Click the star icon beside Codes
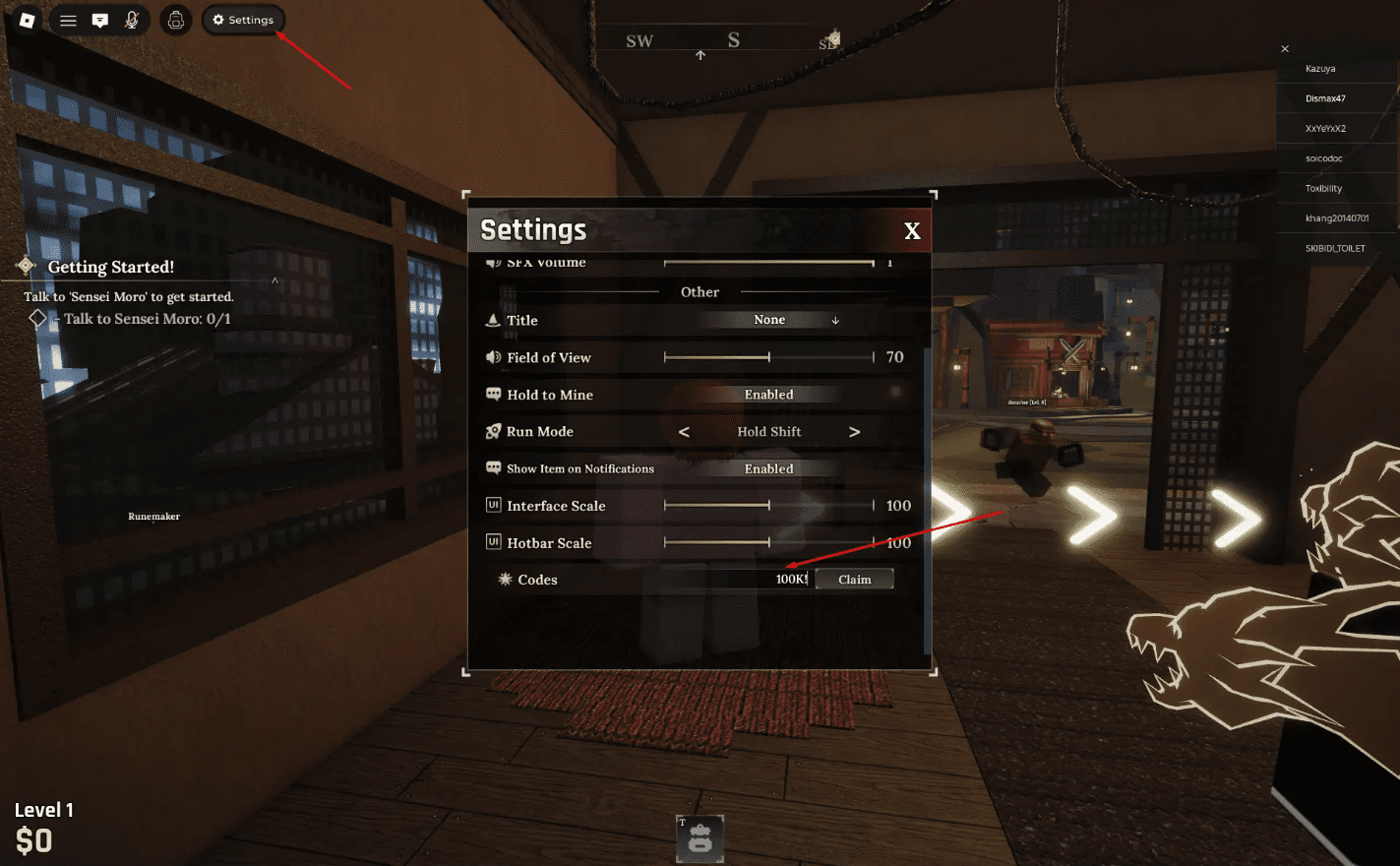 pyautogui.click(x=505, y=579)
